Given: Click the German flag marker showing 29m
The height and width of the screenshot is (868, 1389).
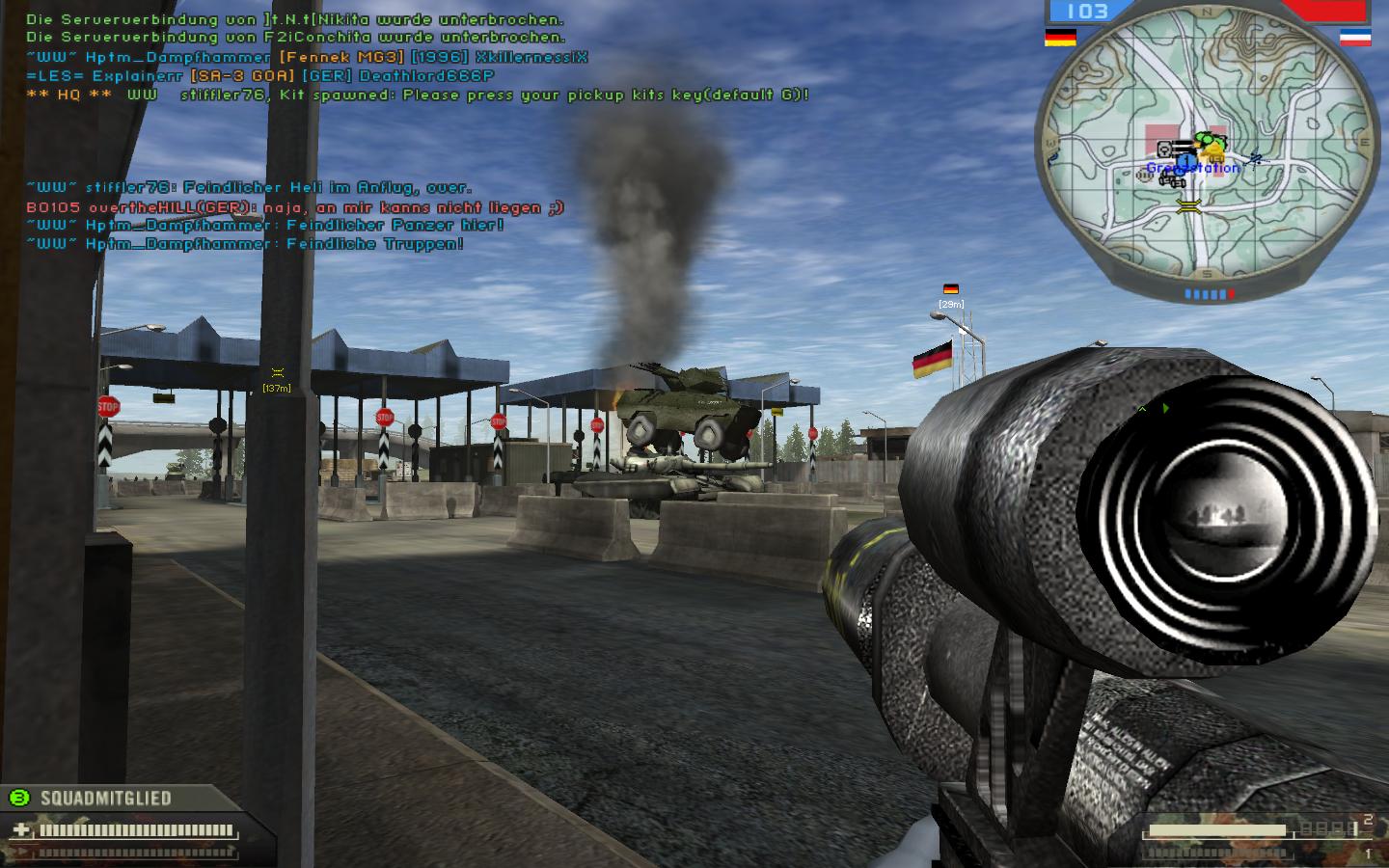Looking at the screenshot, I should pos(950,289).
